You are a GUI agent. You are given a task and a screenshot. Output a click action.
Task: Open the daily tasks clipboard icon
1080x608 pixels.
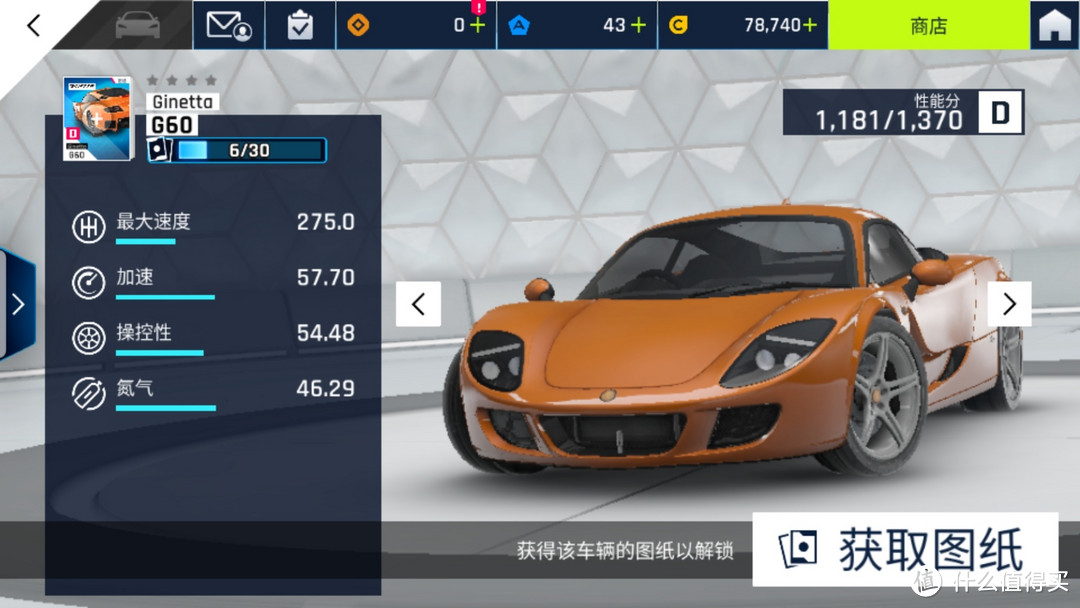point(300,25)
